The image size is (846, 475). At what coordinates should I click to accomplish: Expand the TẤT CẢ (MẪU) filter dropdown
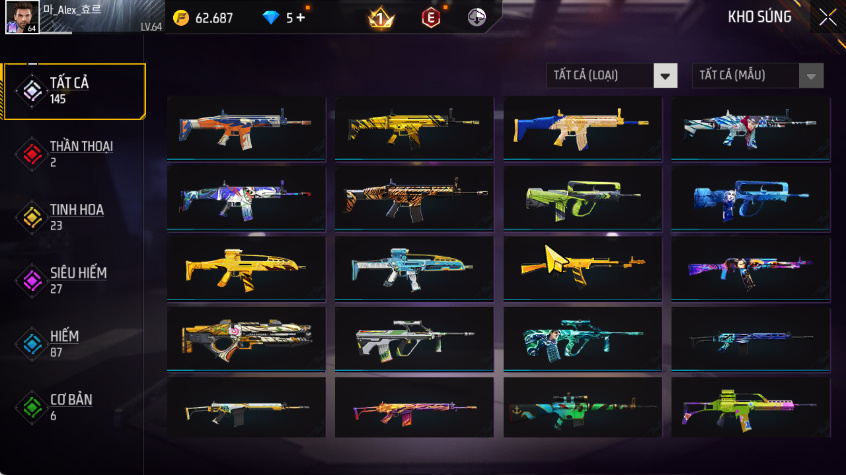(758, 76)
